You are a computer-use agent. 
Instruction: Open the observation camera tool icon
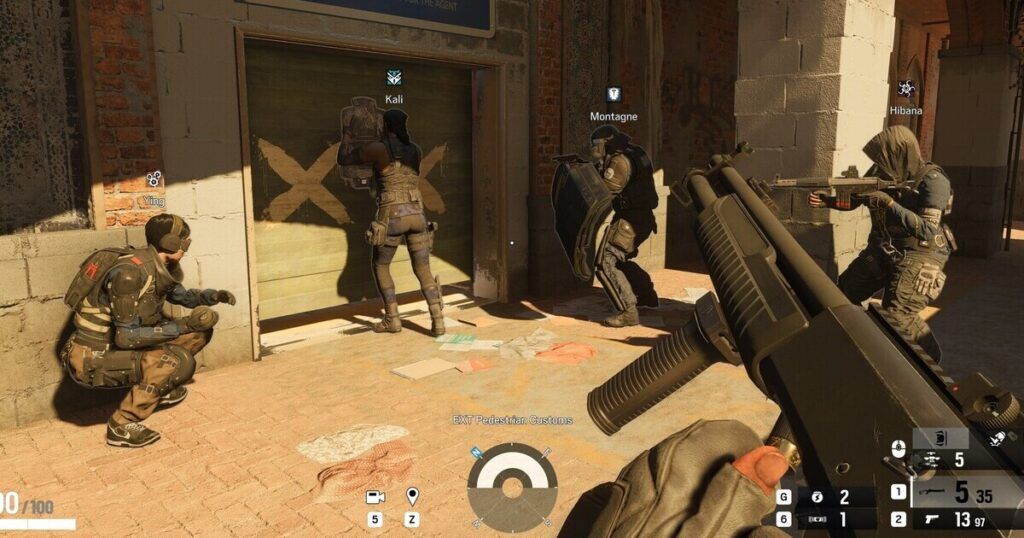coord(375,496)
